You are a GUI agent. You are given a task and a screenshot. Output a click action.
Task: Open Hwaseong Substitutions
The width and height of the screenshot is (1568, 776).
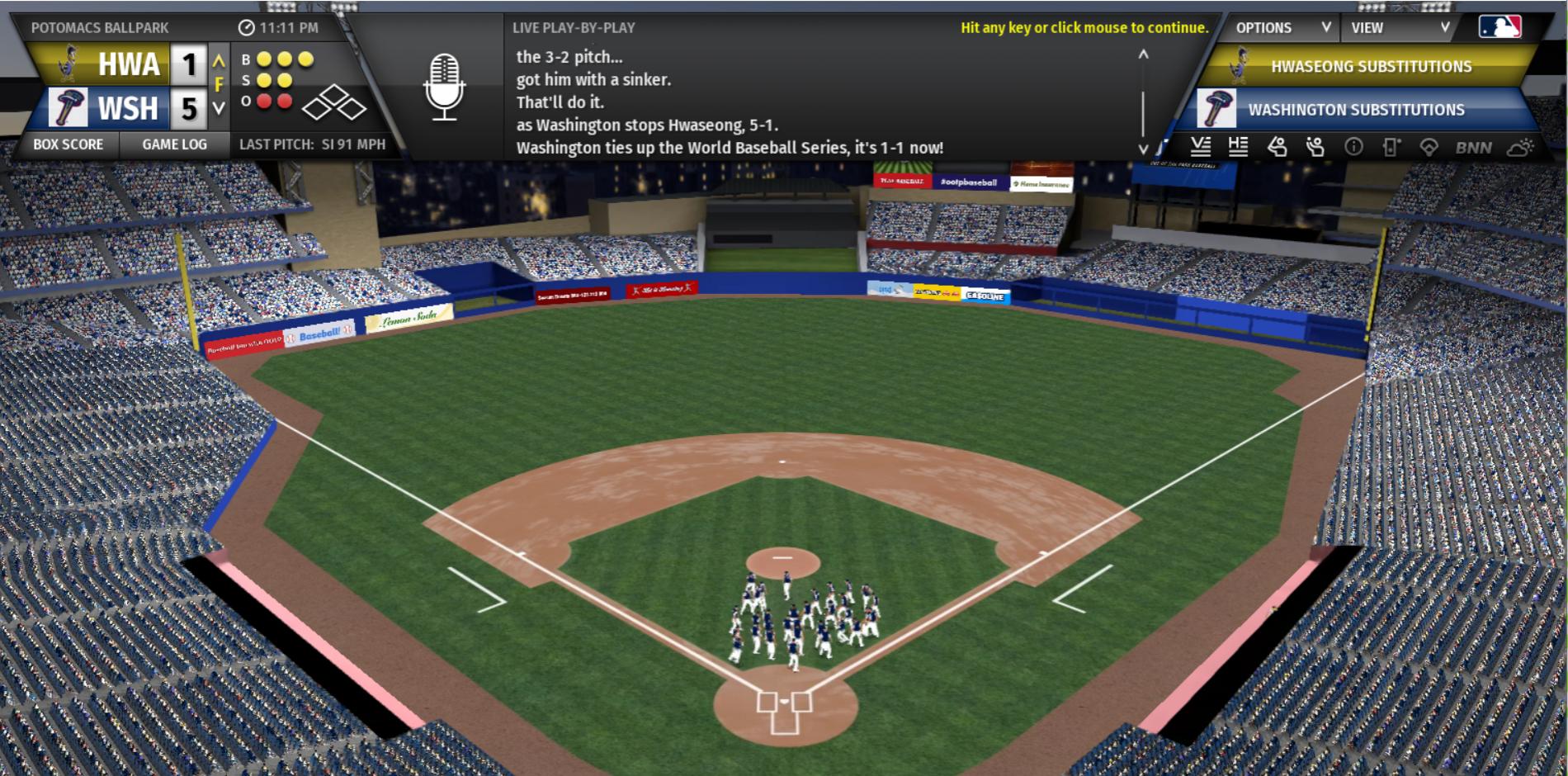point(1371,66)
